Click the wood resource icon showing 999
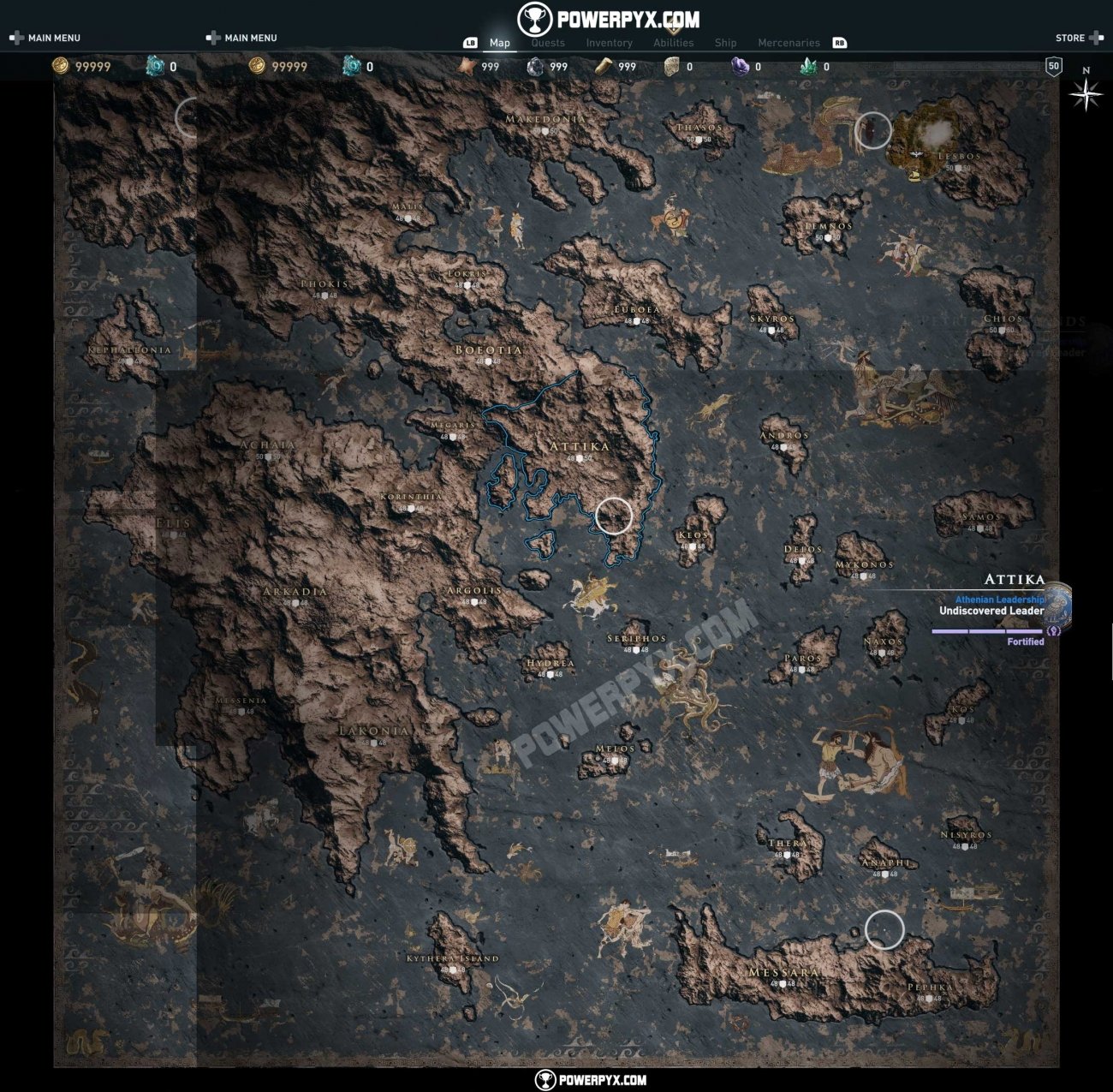Screen dimensions: 1113x1092 coord(604,65)
